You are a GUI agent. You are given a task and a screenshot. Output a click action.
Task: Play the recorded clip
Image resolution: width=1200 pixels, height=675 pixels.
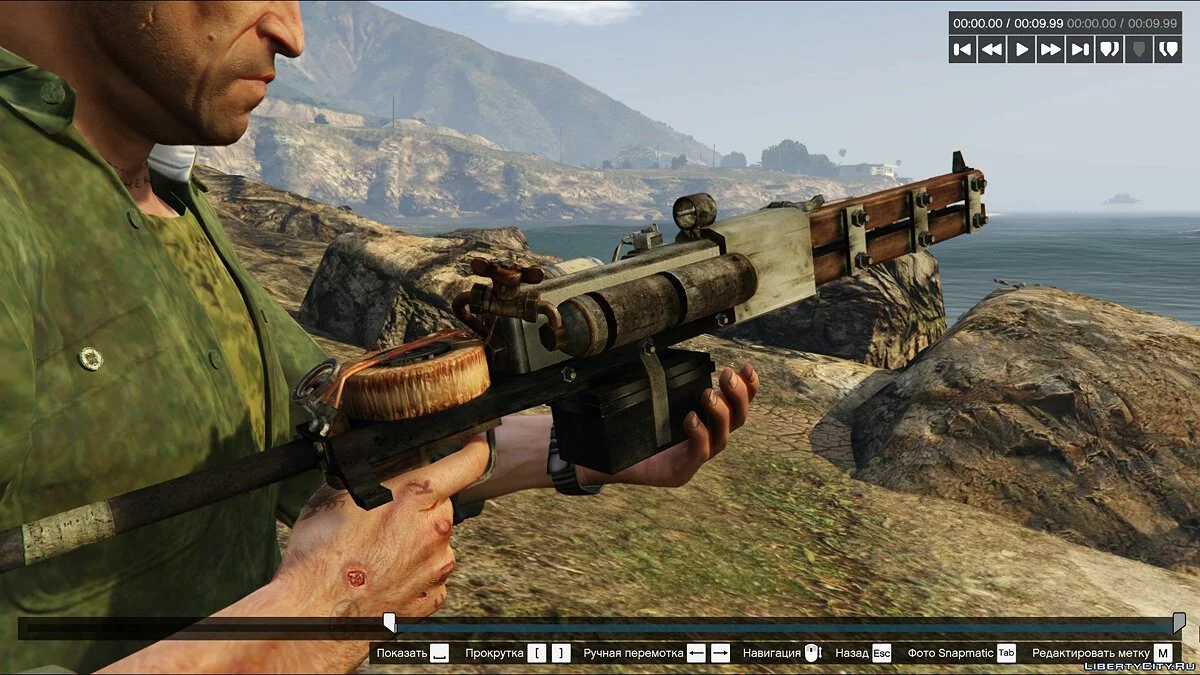click(x=1021, y=49)
